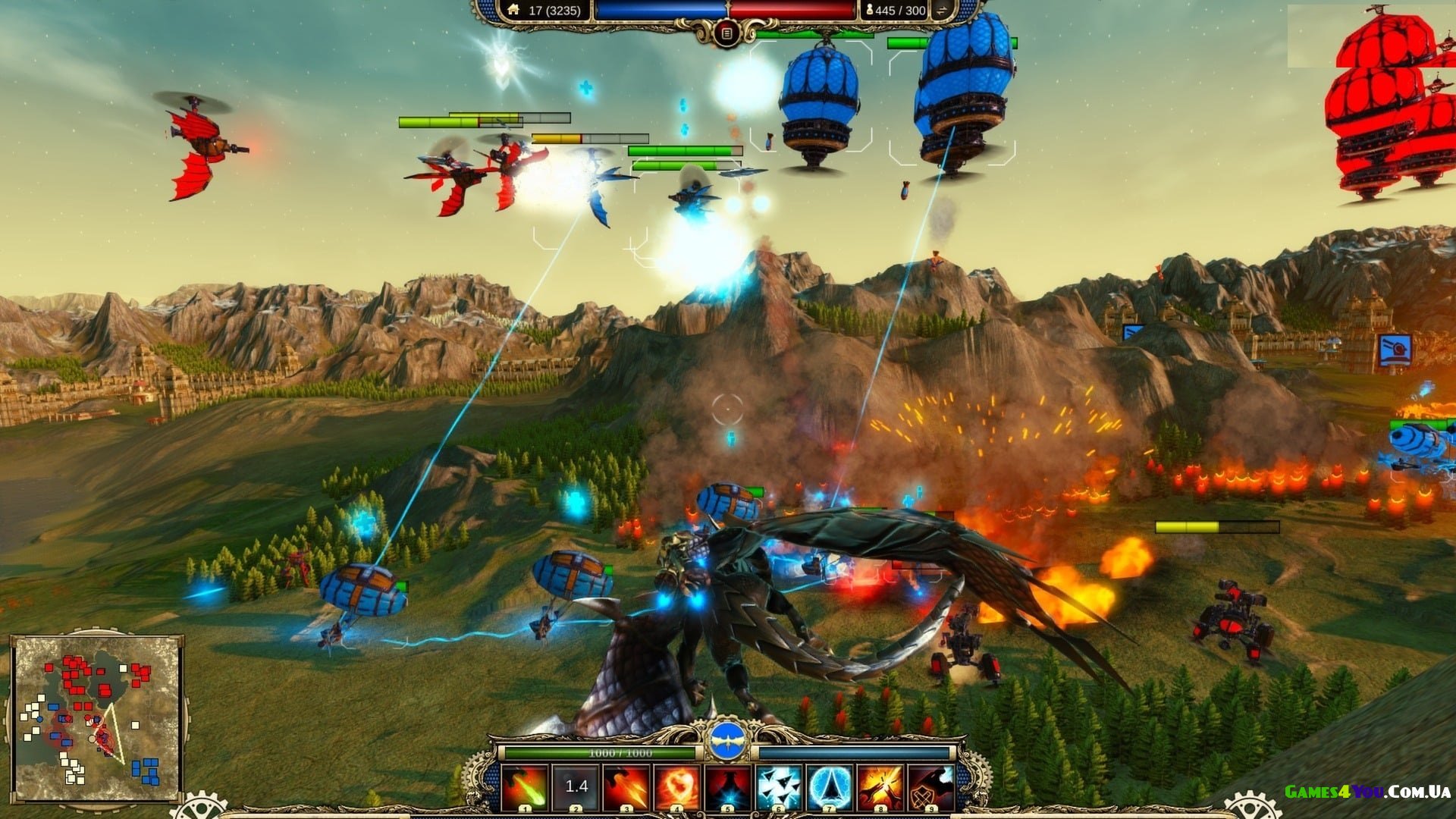
Task: Click the blue turret marker on the battlefield
Action: (1395, 350)
